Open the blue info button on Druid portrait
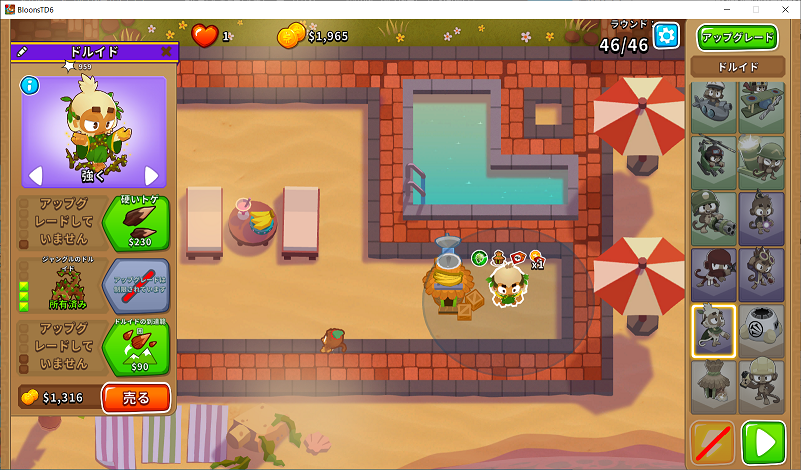This screenshot has width=801, height=470. coord(30,86)
